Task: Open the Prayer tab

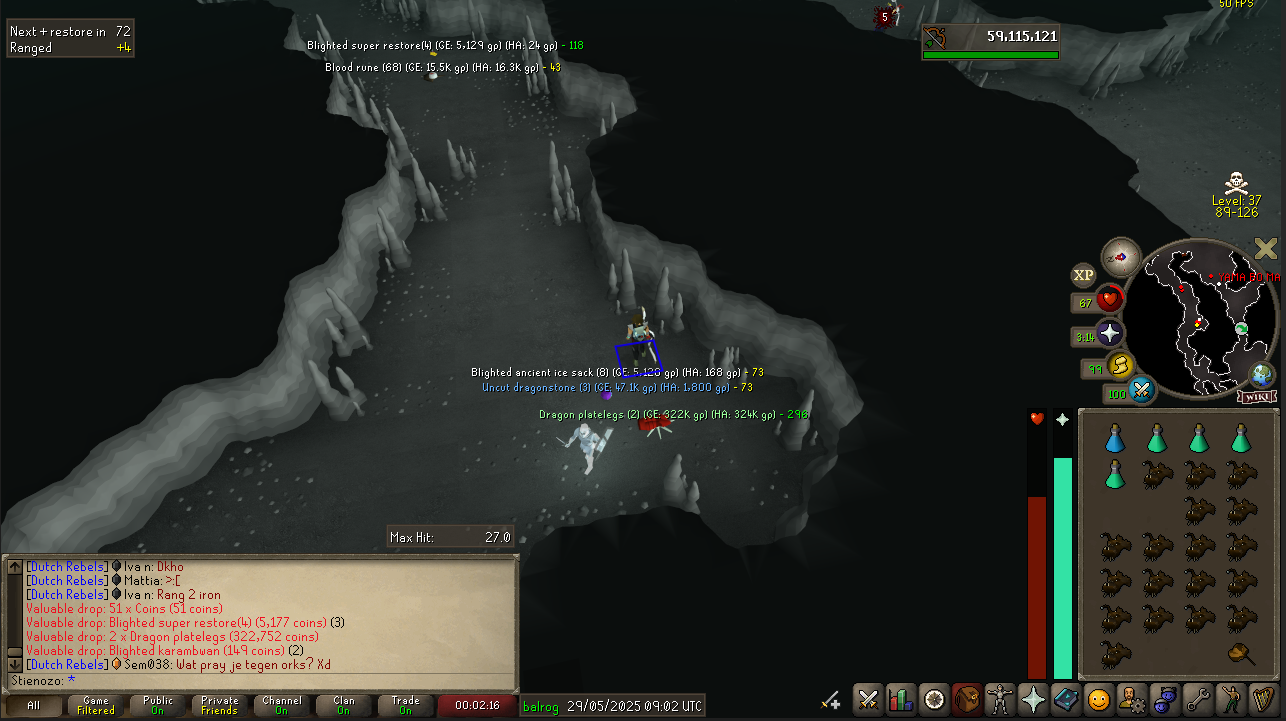Action: (1032, 699)
